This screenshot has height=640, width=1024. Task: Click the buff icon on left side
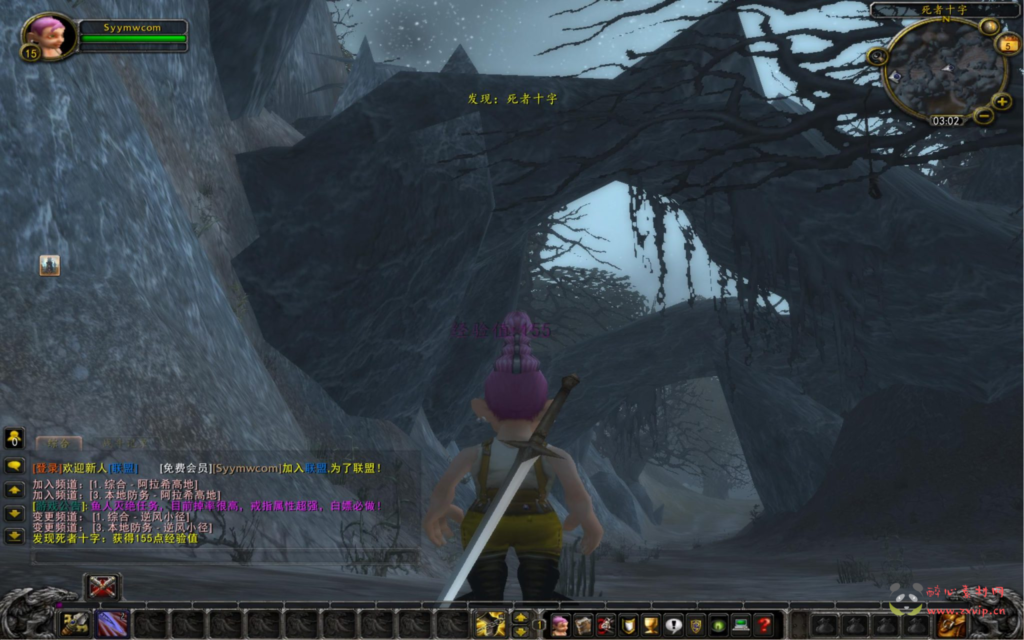click(x=50, y=265)
